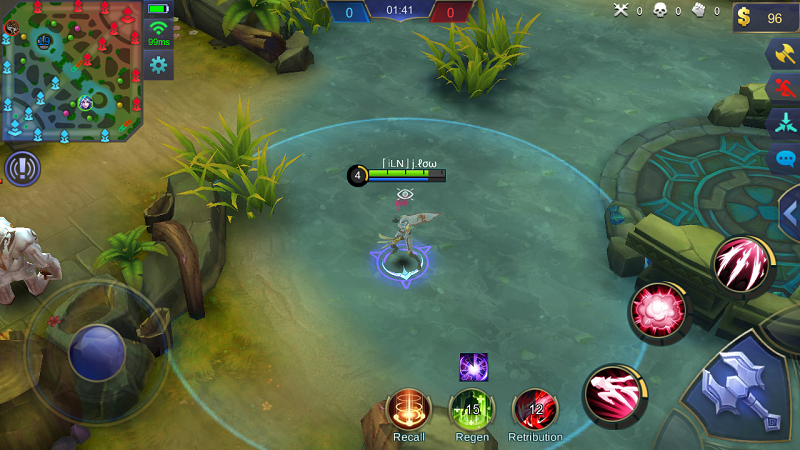Open the minimap
This screenshot has width=800, height=450.
coord(71,70)
